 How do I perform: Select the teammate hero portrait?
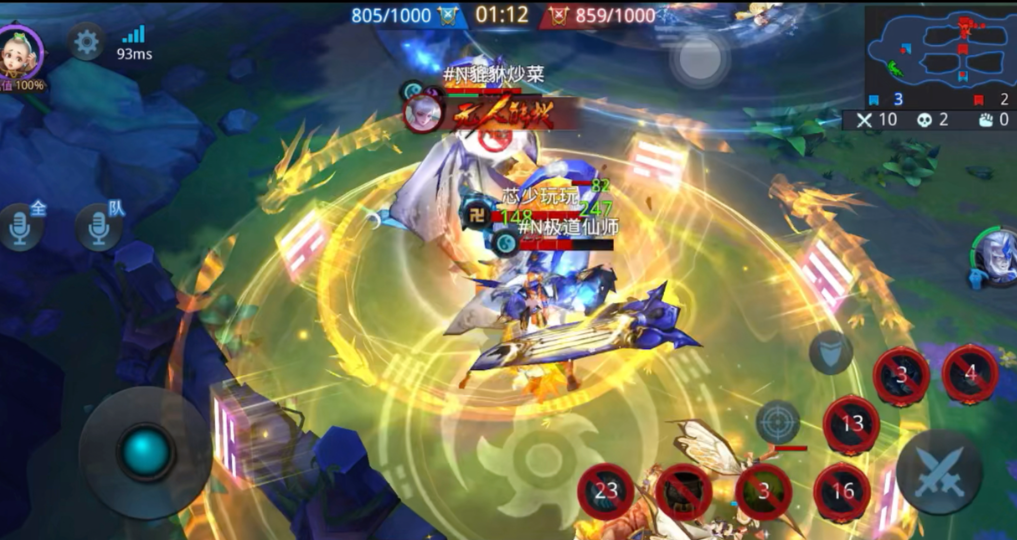pyautogui.click(x=996, y=258)
